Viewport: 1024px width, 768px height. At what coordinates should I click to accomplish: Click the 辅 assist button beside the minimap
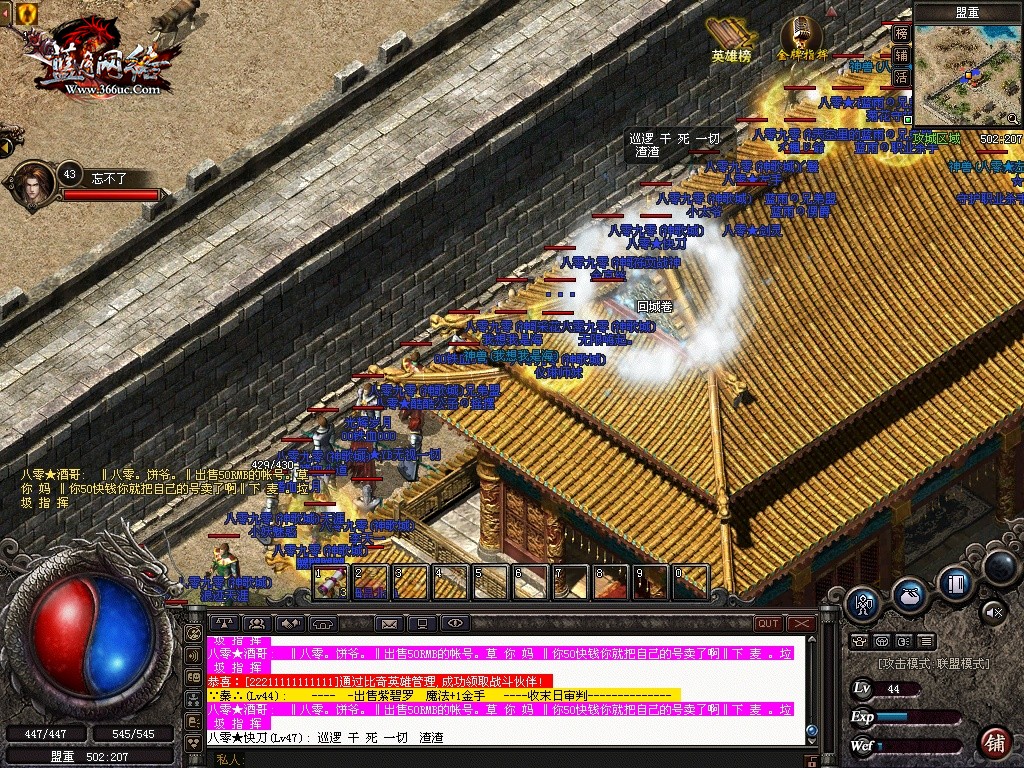pos(901,55)
